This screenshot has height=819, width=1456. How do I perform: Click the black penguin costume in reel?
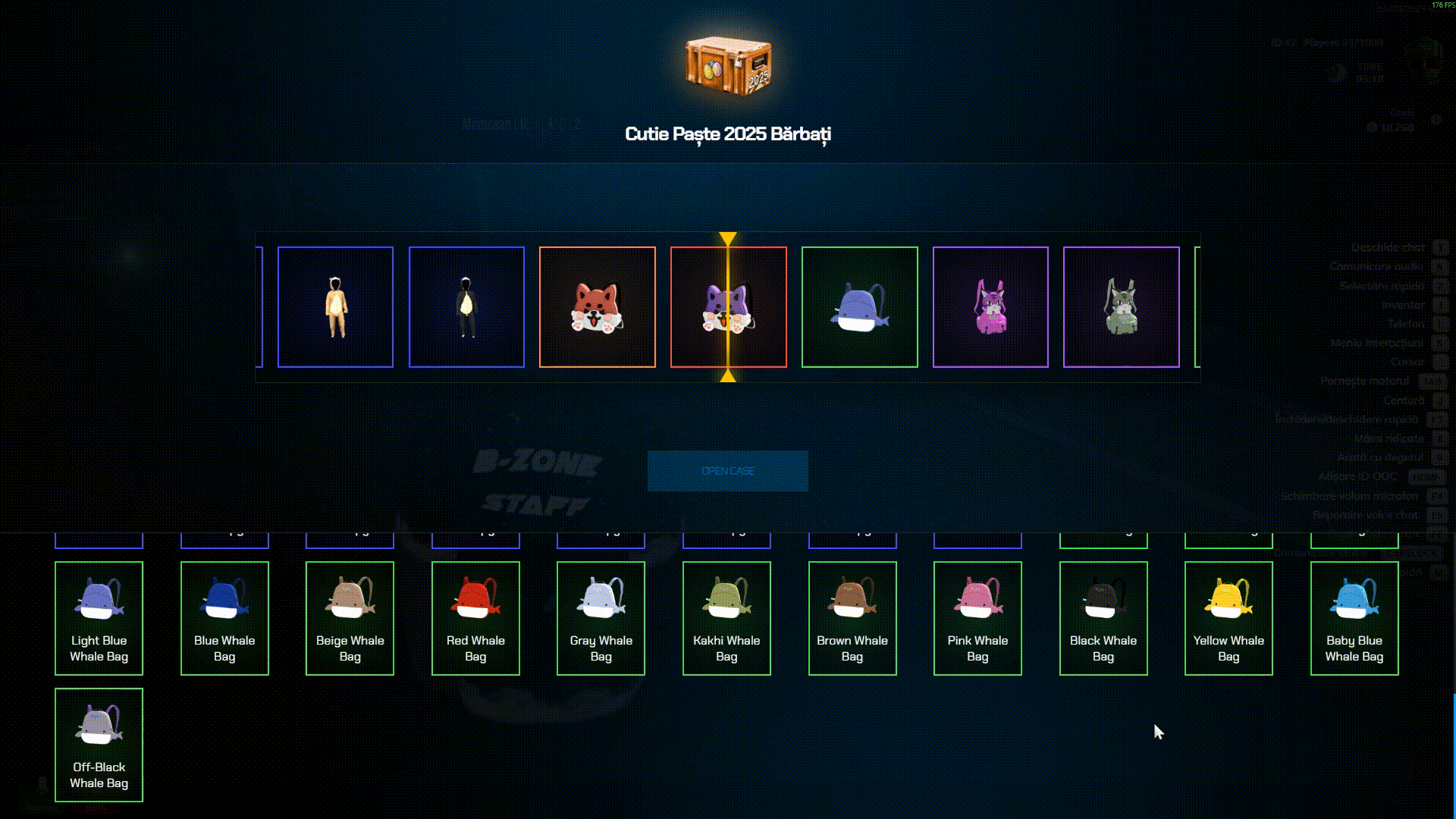466,307
